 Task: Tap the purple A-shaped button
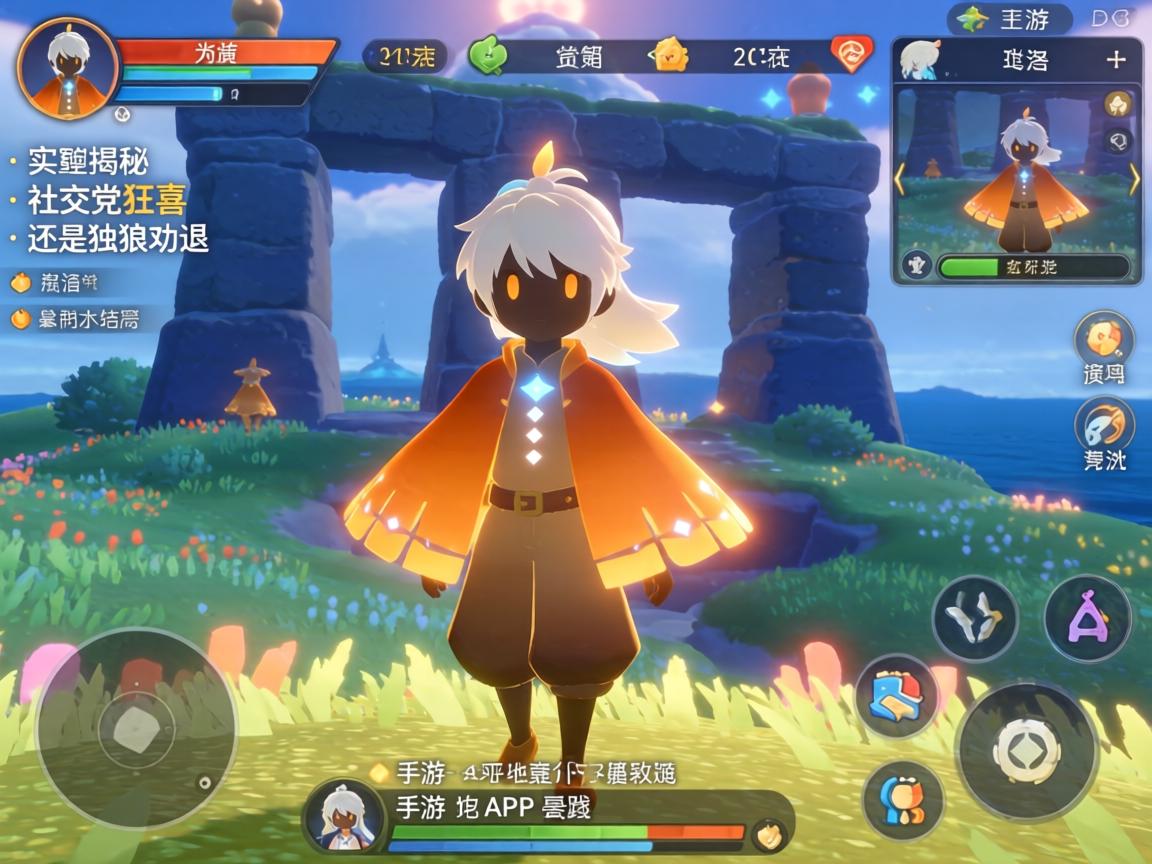click(1087, 618)
